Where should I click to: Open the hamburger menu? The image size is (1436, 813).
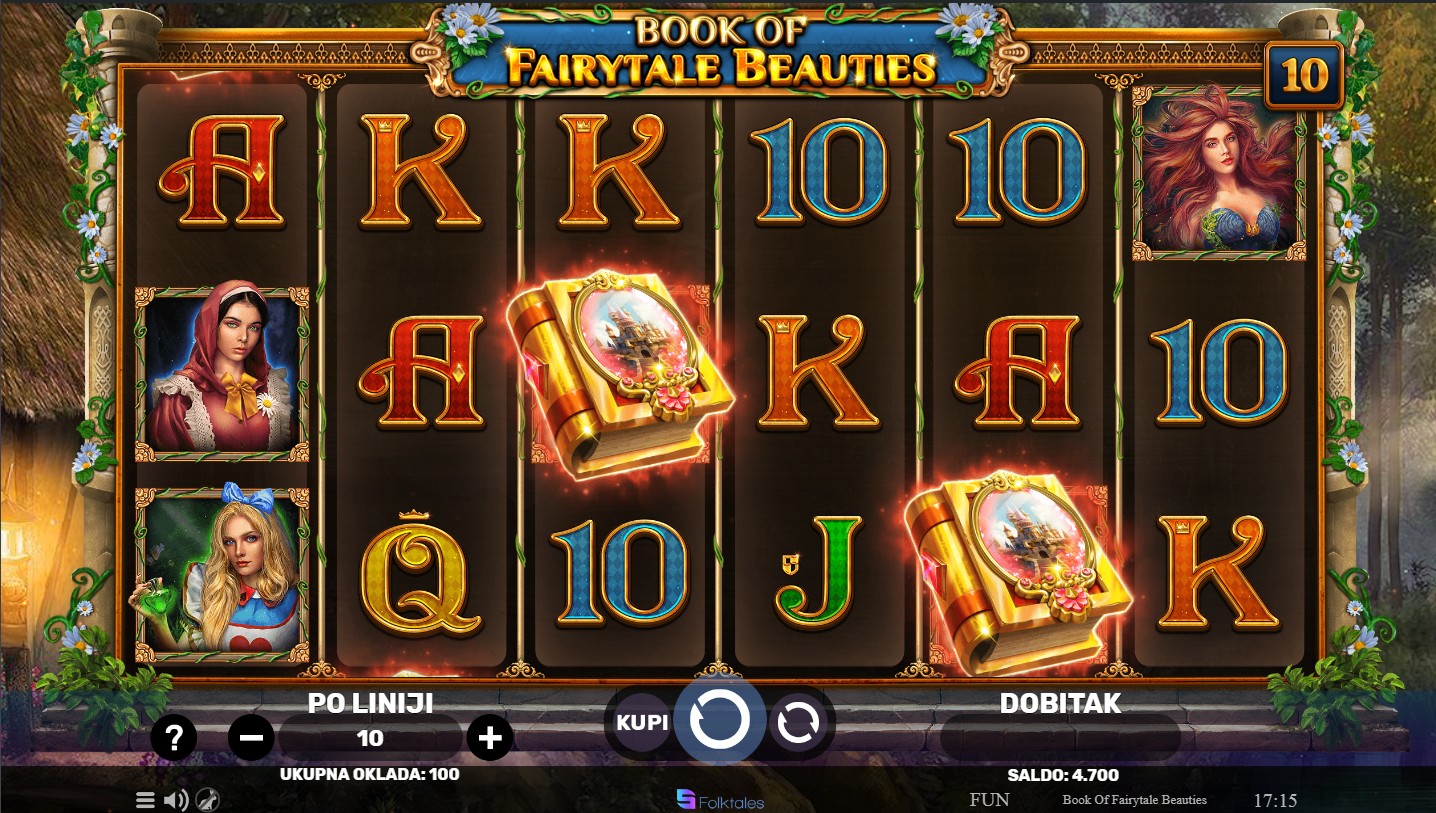pyautogui.click(x=145, y=800)
